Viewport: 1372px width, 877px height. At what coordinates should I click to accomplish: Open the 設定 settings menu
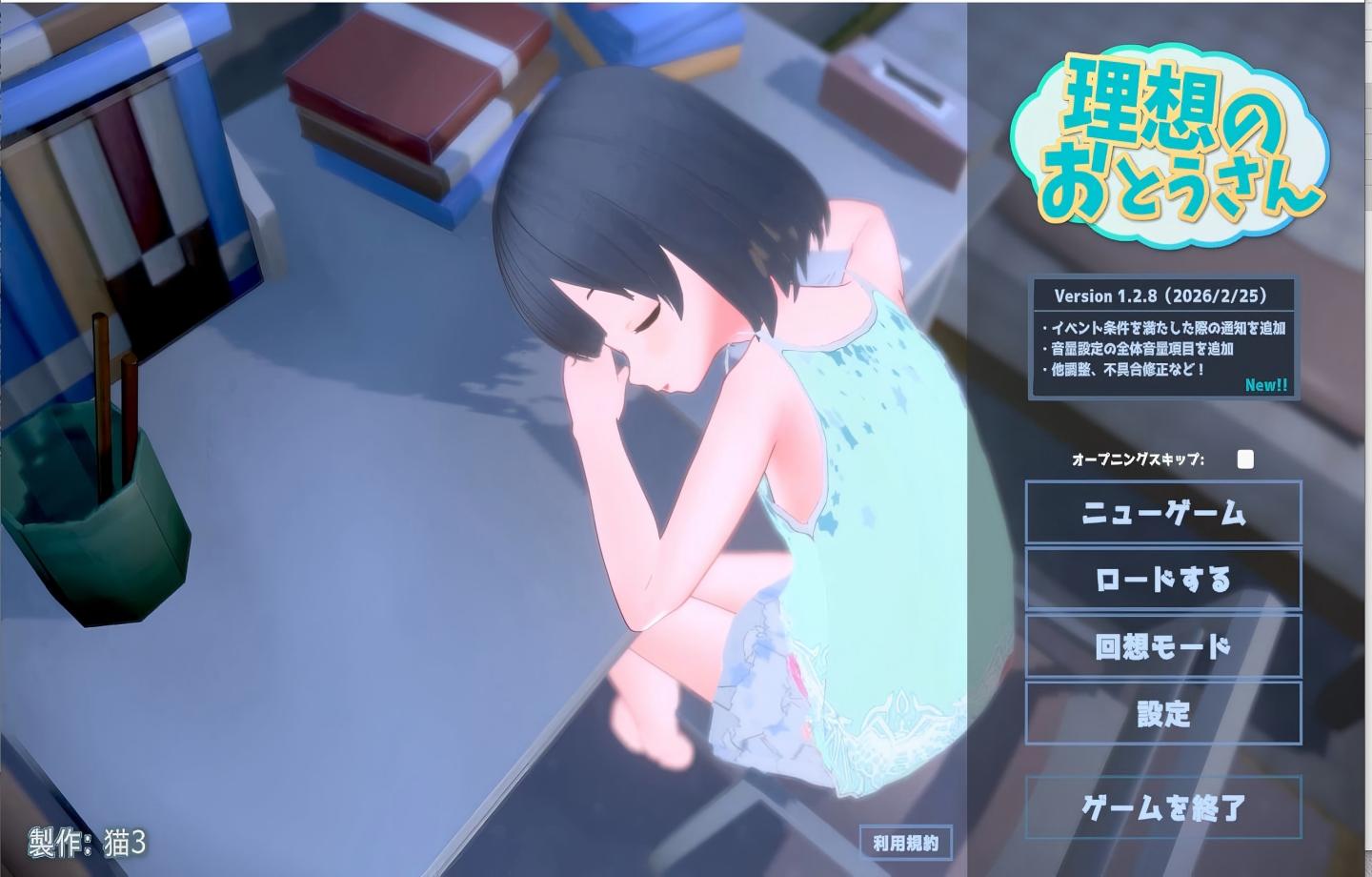(x=1162, y=712)
